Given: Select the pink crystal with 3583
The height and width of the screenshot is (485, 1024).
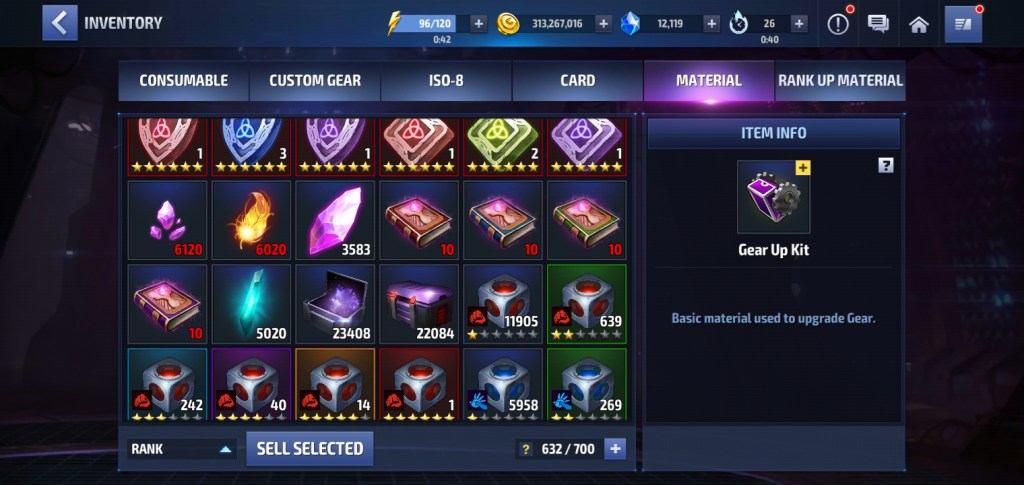Looking at the screenshot, I should click(335, 220).
